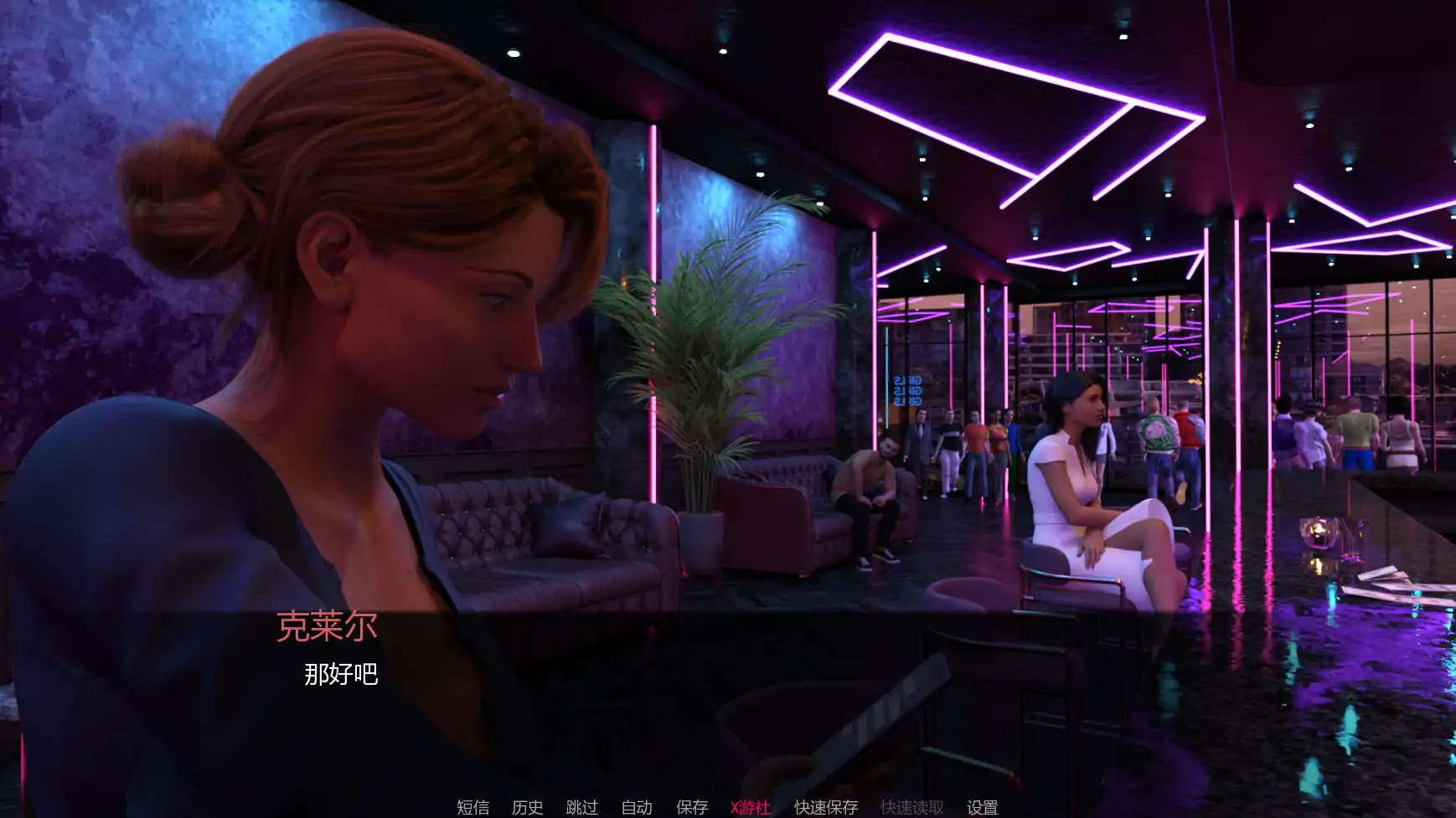Screen dimensions: 1456x818
Task: Show the 历史 dialogue history
Action: [527, 807]
